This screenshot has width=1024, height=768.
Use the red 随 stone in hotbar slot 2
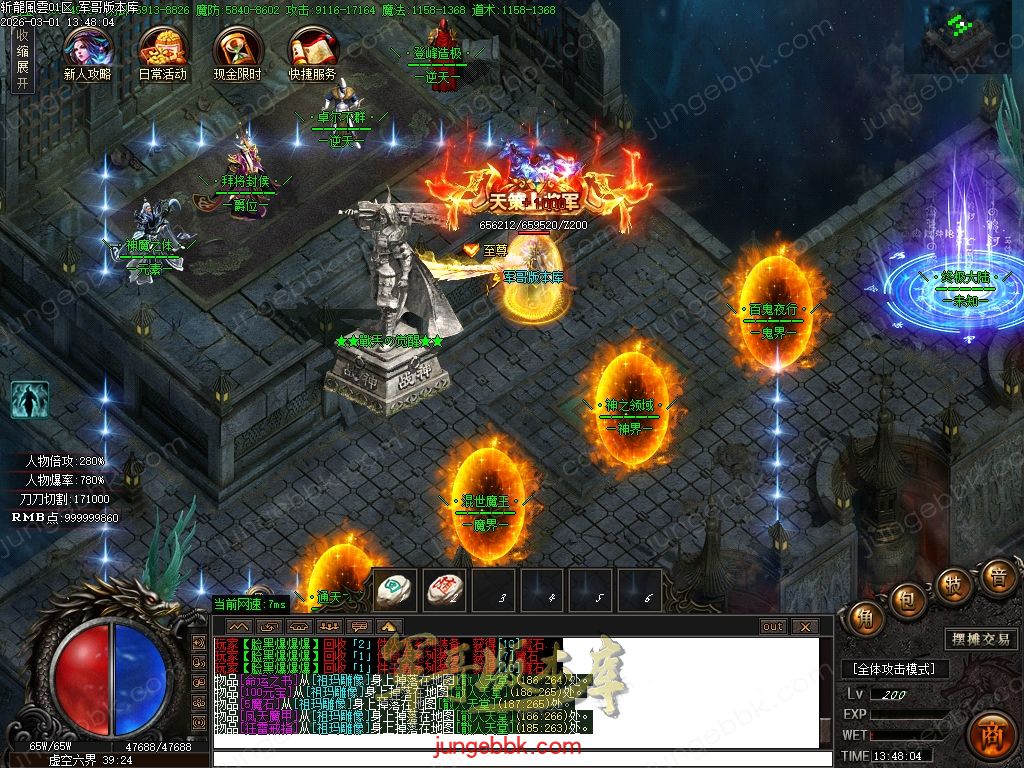coord(444,590)
